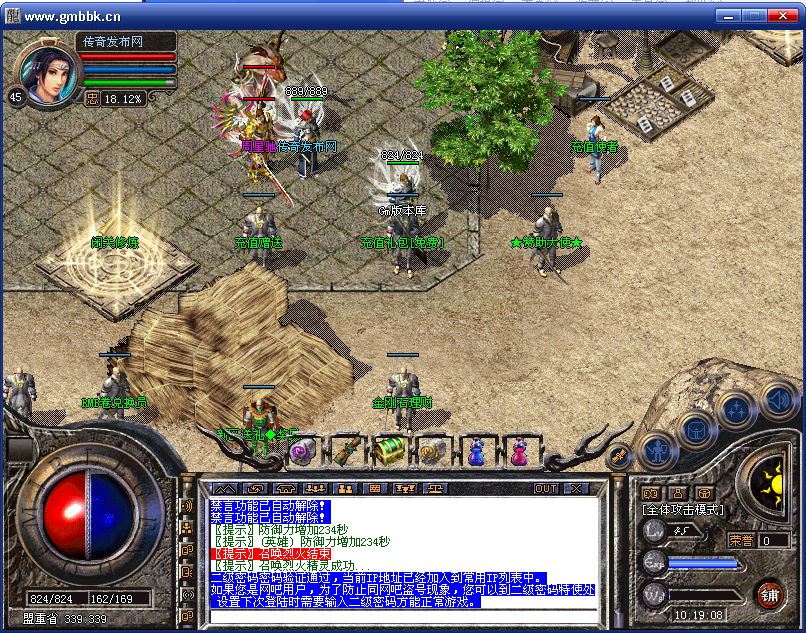Click the OUT button above the chat

click(x=546, y=489)
